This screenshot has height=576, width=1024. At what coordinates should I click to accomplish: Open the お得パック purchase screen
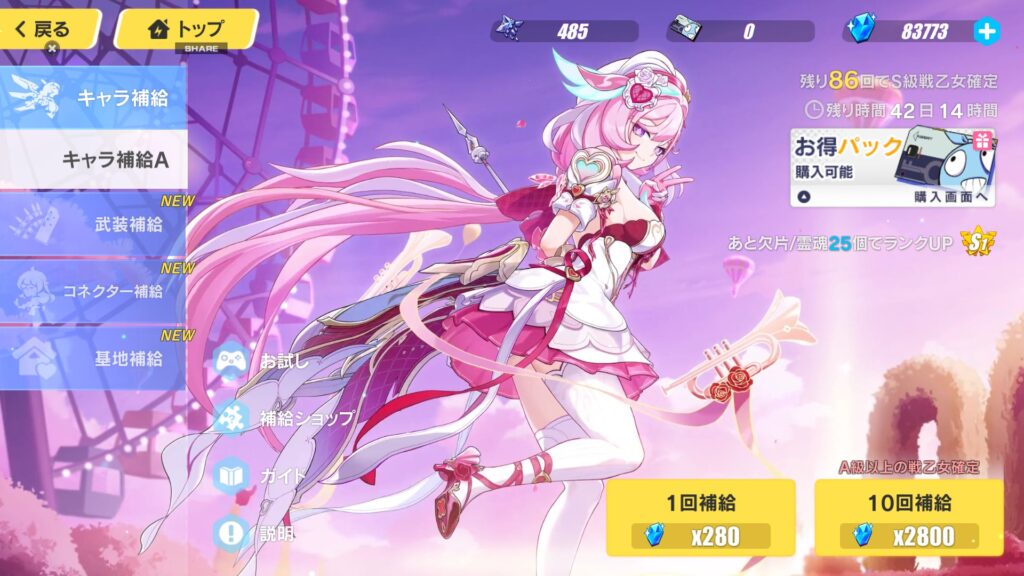pyautogui.click(x=893, y=167)
